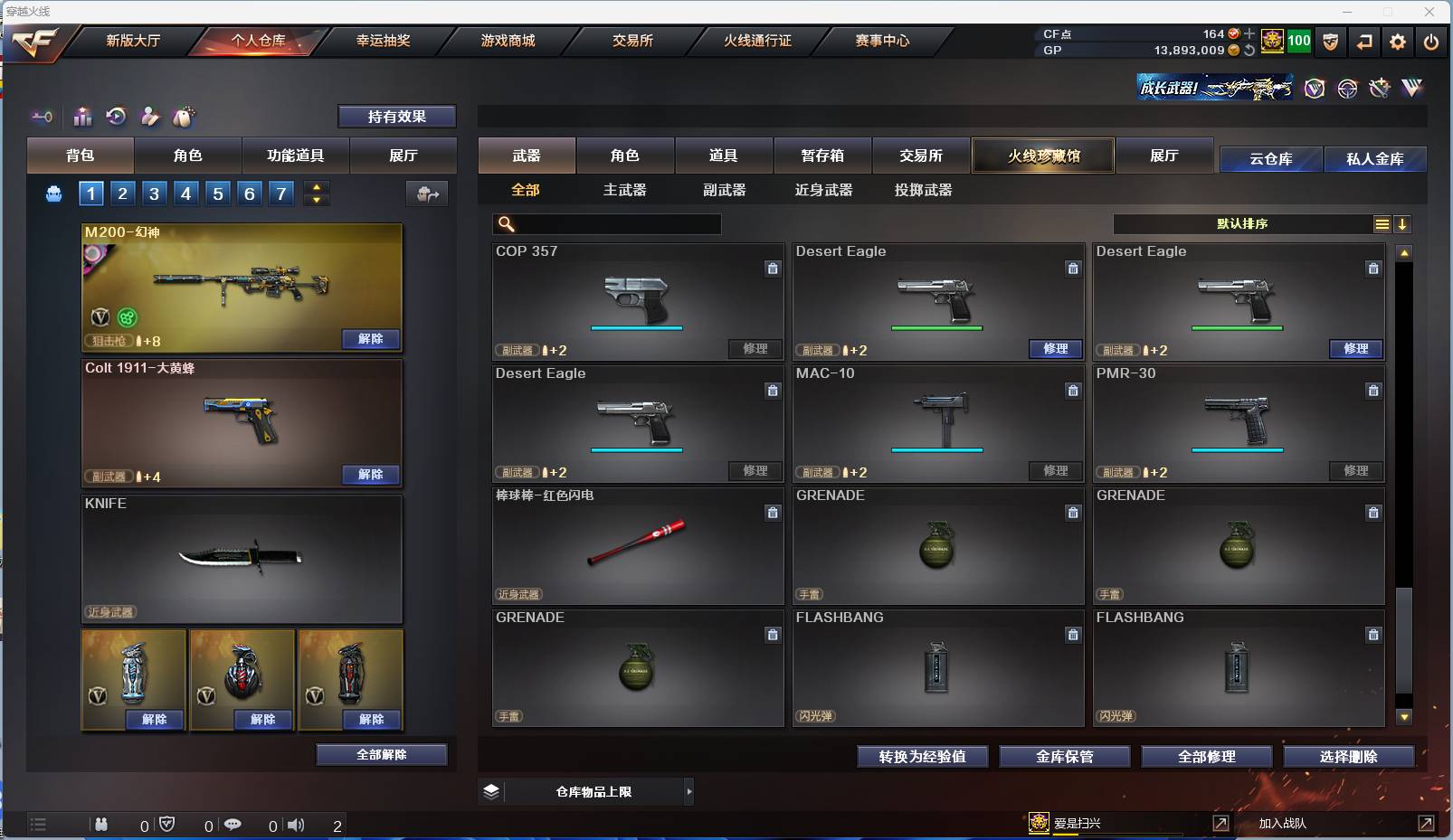
Task: Click the CF shield security icon at top right
Action: (1330, 41)
